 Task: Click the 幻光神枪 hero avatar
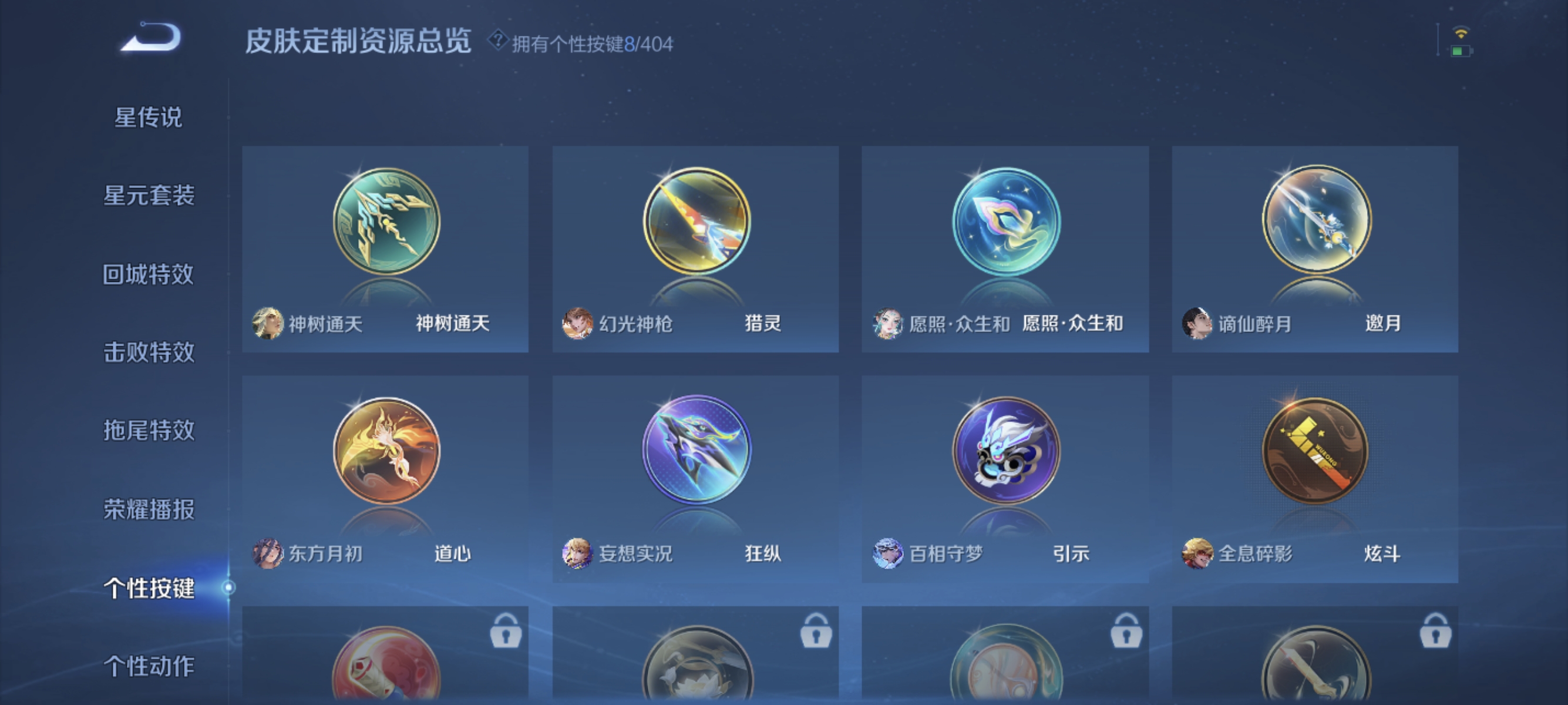578,324
